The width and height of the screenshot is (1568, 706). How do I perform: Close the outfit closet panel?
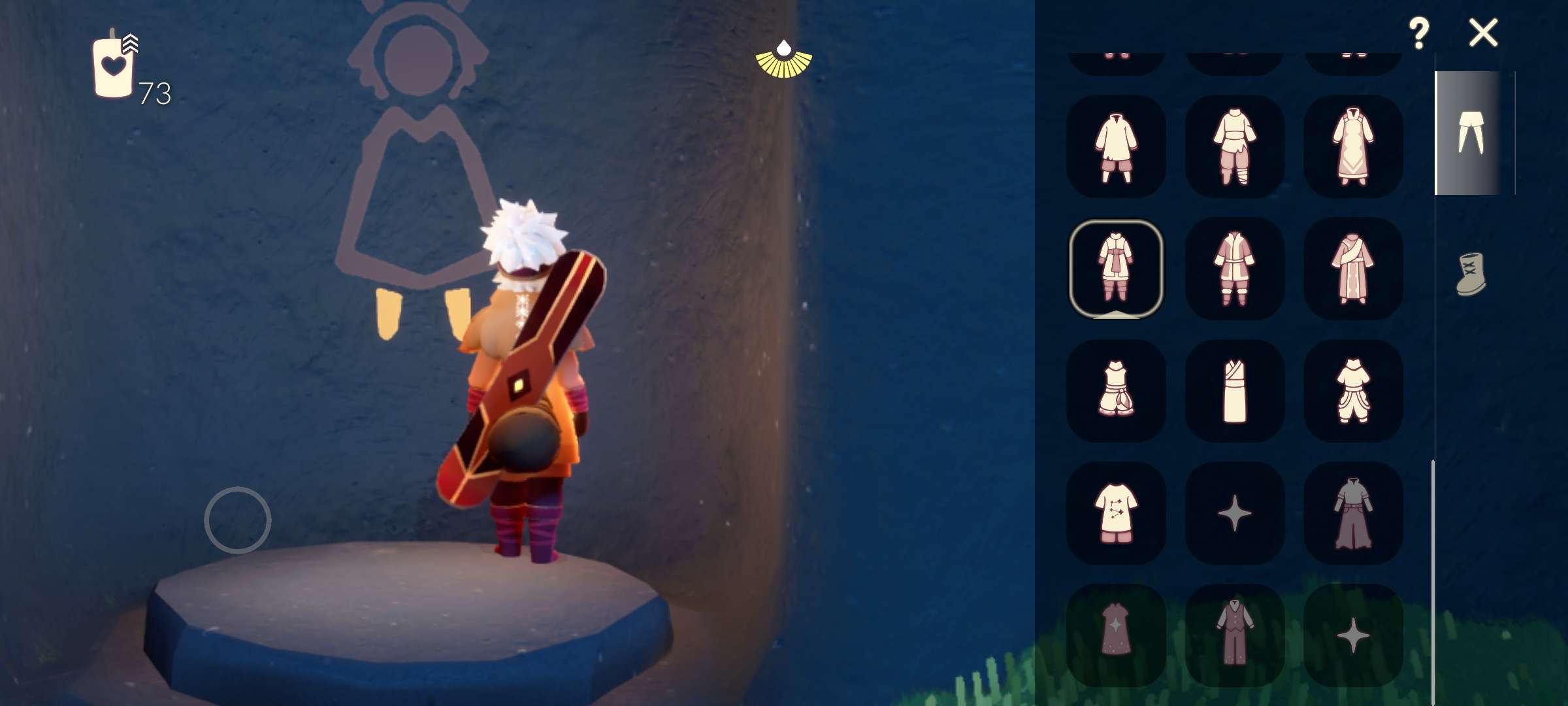click(1483, 33)
